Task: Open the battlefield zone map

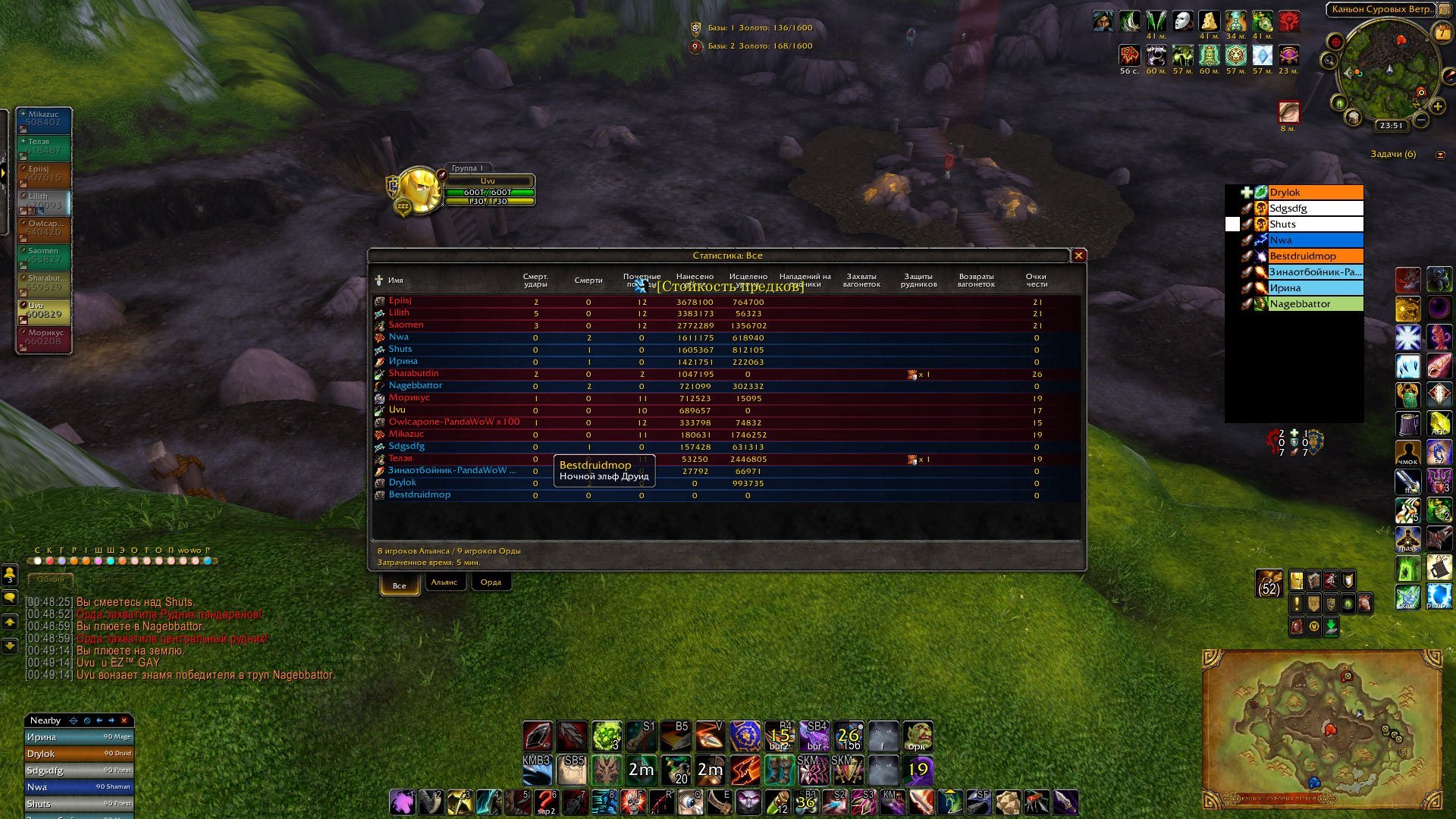Action: click(x=1321, y=728)
